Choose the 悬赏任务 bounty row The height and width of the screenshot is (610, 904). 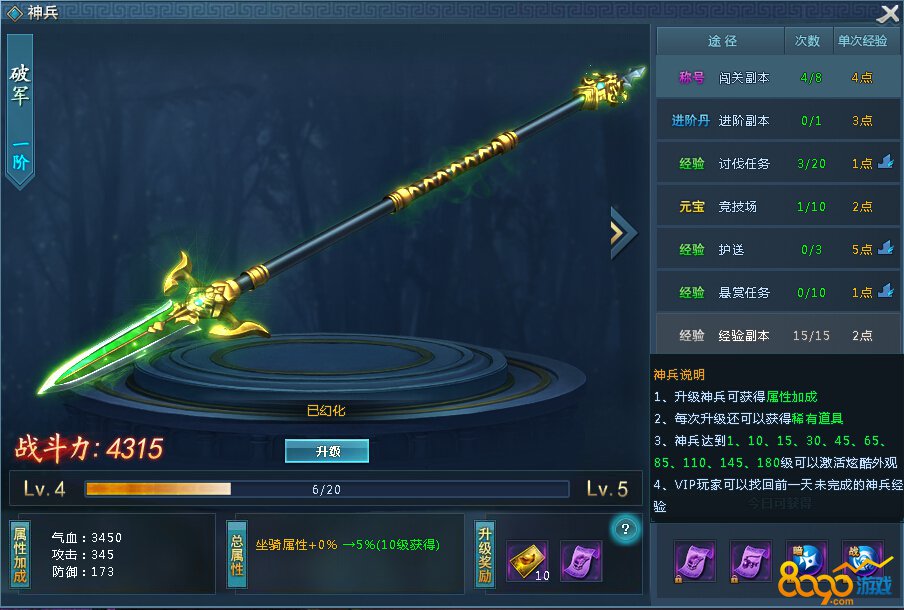point(778,292)
